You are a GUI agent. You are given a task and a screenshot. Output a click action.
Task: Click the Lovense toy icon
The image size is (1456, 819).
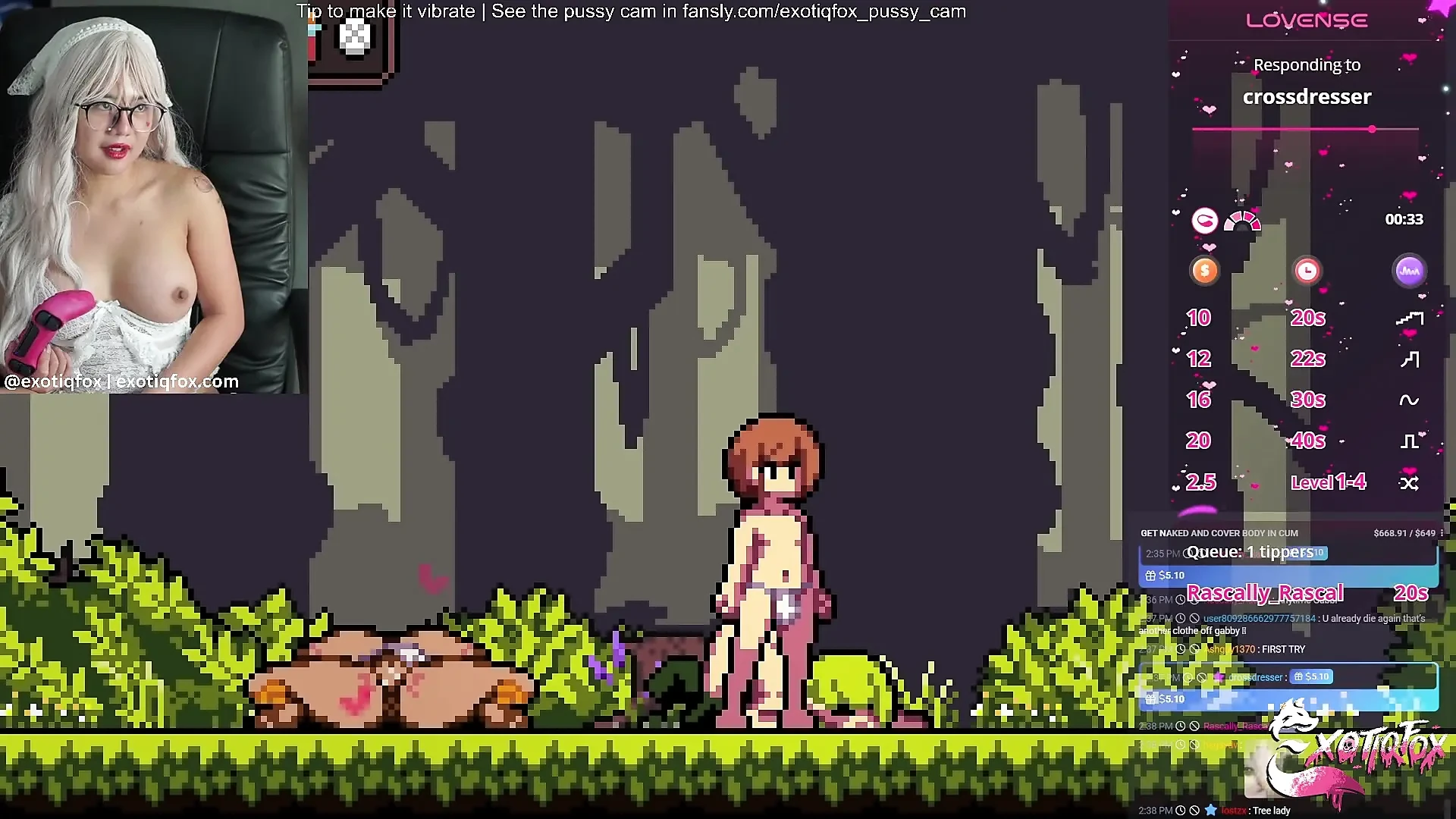(1205, 221)
